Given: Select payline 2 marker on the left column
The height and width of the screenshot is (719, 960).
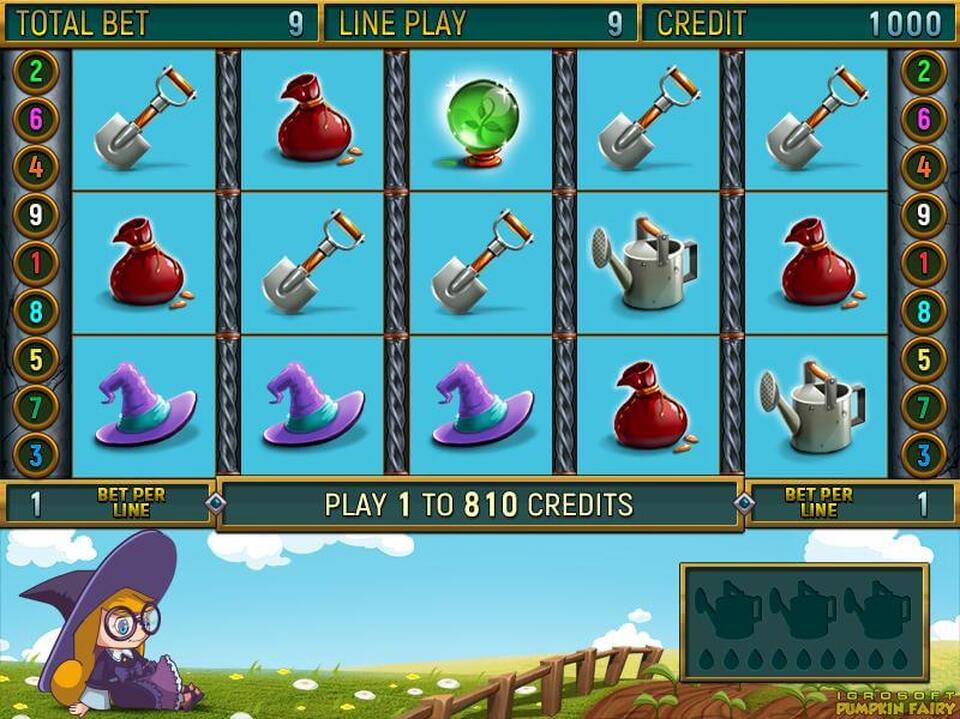Looking at the screenshot, I should click(x=36, y=72).
